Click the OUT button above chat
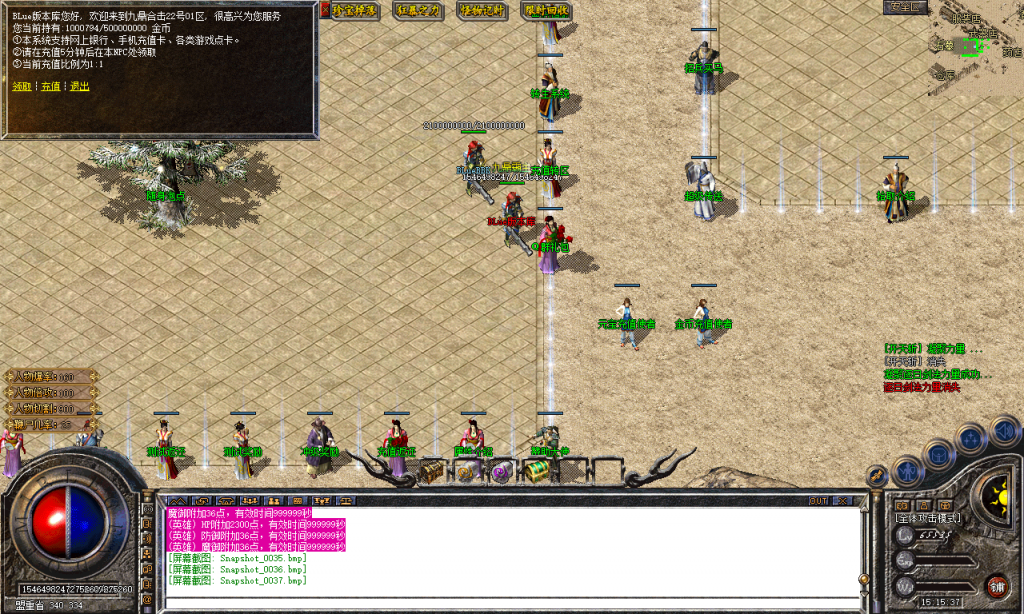The image size is (1024, 614). (819, 499)
